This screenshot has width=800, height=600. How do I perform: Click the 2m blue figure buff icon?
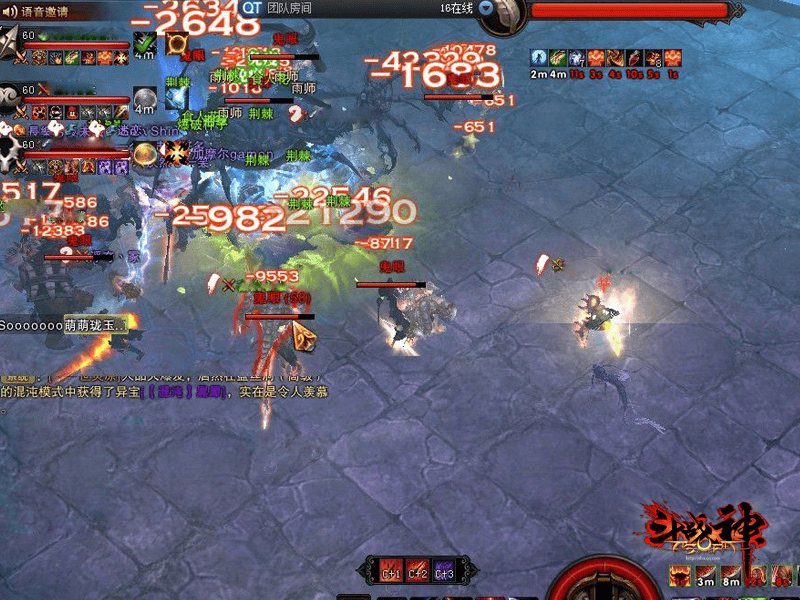pos(539,59)
